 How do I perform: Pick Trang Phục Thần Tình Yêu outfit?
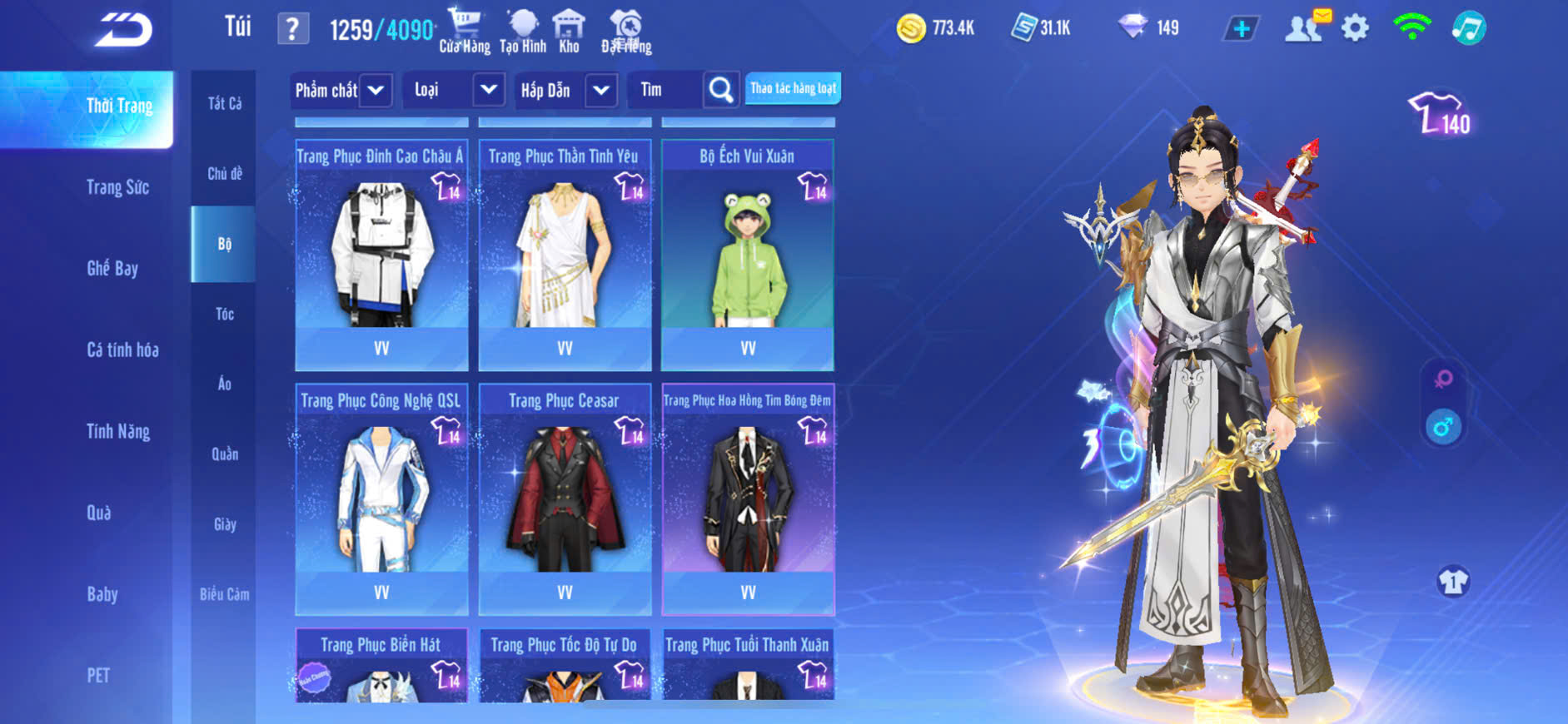click(565, 254)
